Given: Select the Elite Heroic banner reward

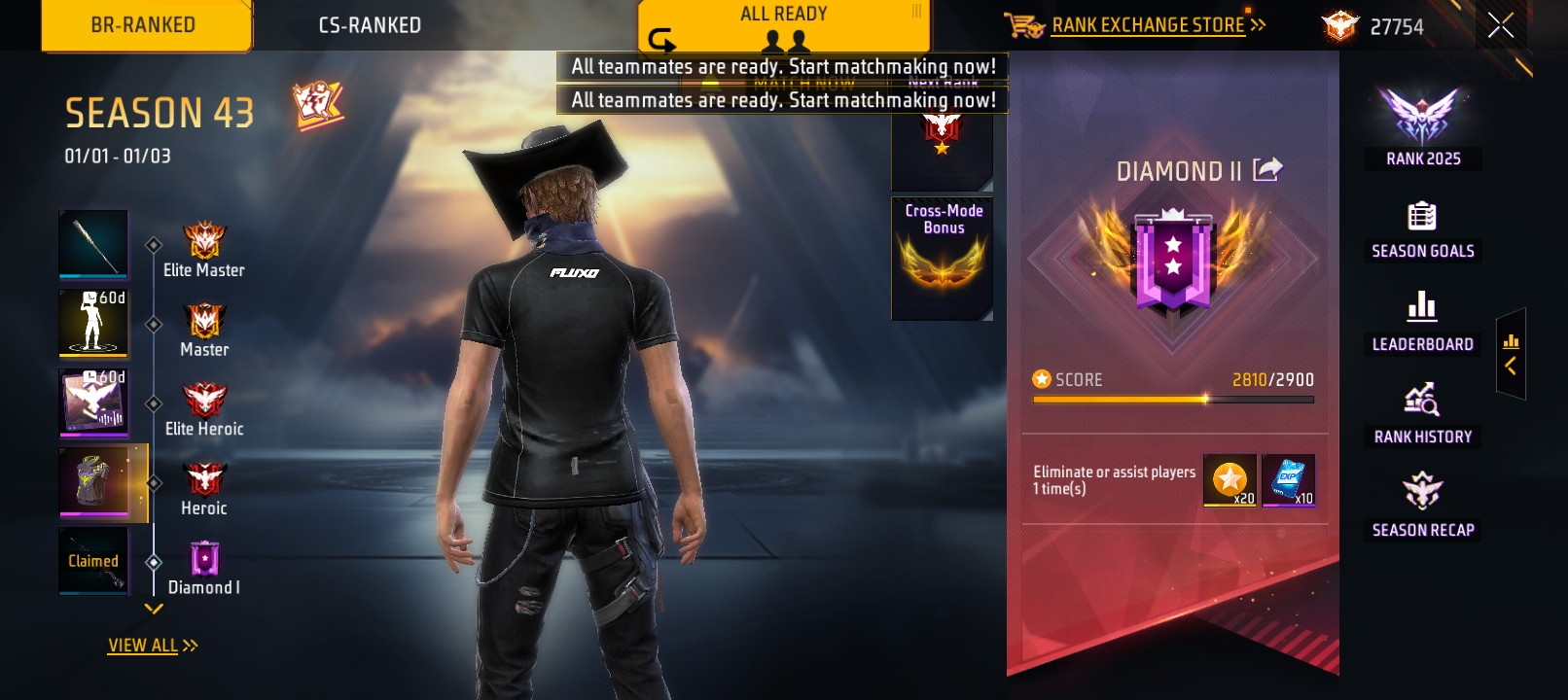Looking at the screenshot, I should coord(93,402).
